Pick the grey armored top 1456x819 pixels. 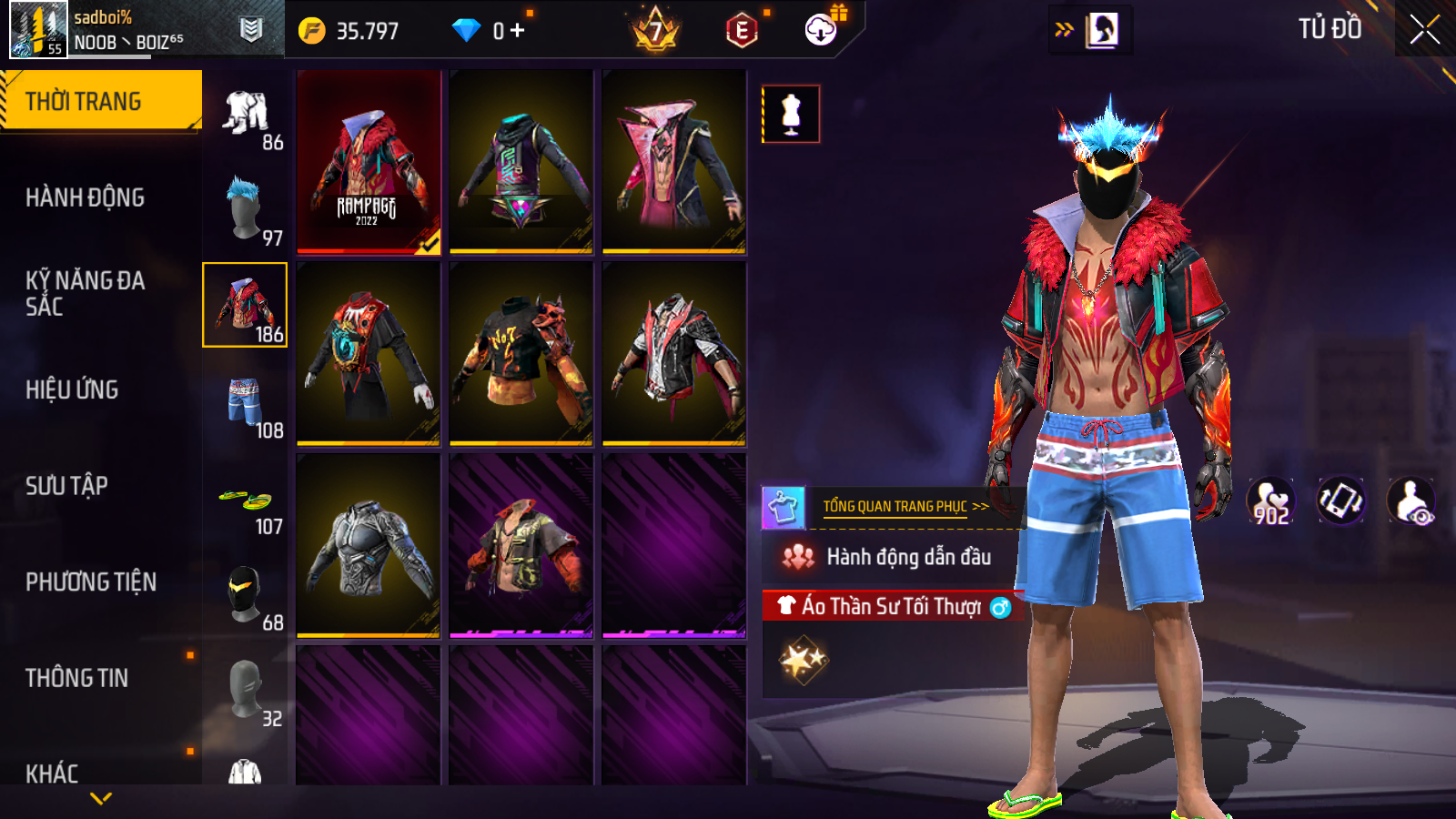369,545
